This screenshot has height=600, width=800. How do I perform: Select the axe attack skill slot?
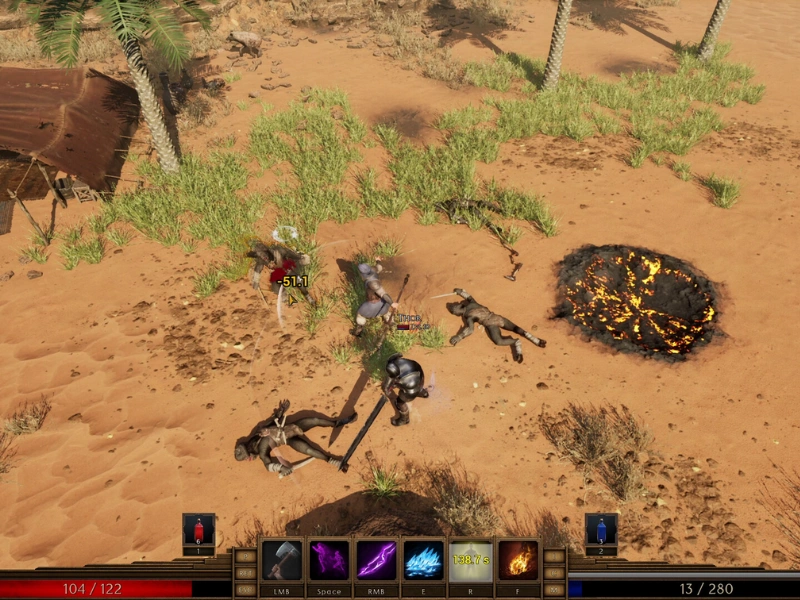282,561
